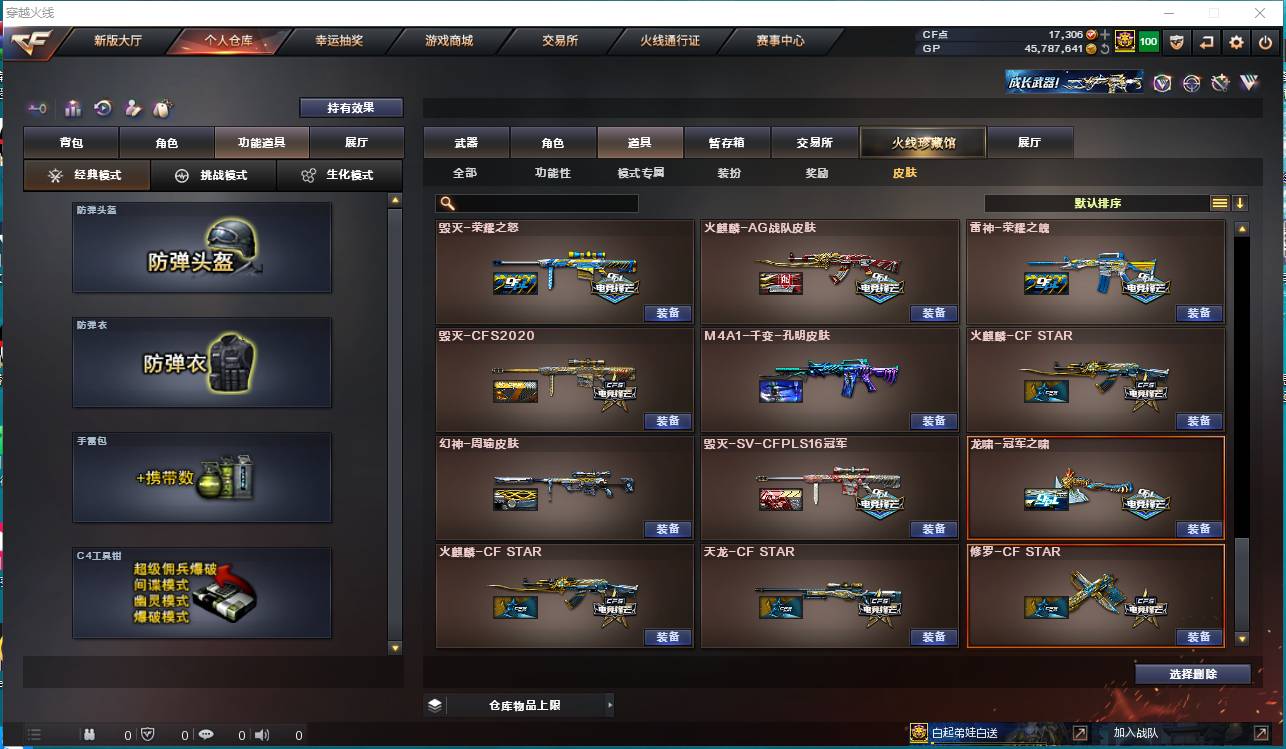
Task: Open the settings gear icon top right
Action: [1237, 42]
